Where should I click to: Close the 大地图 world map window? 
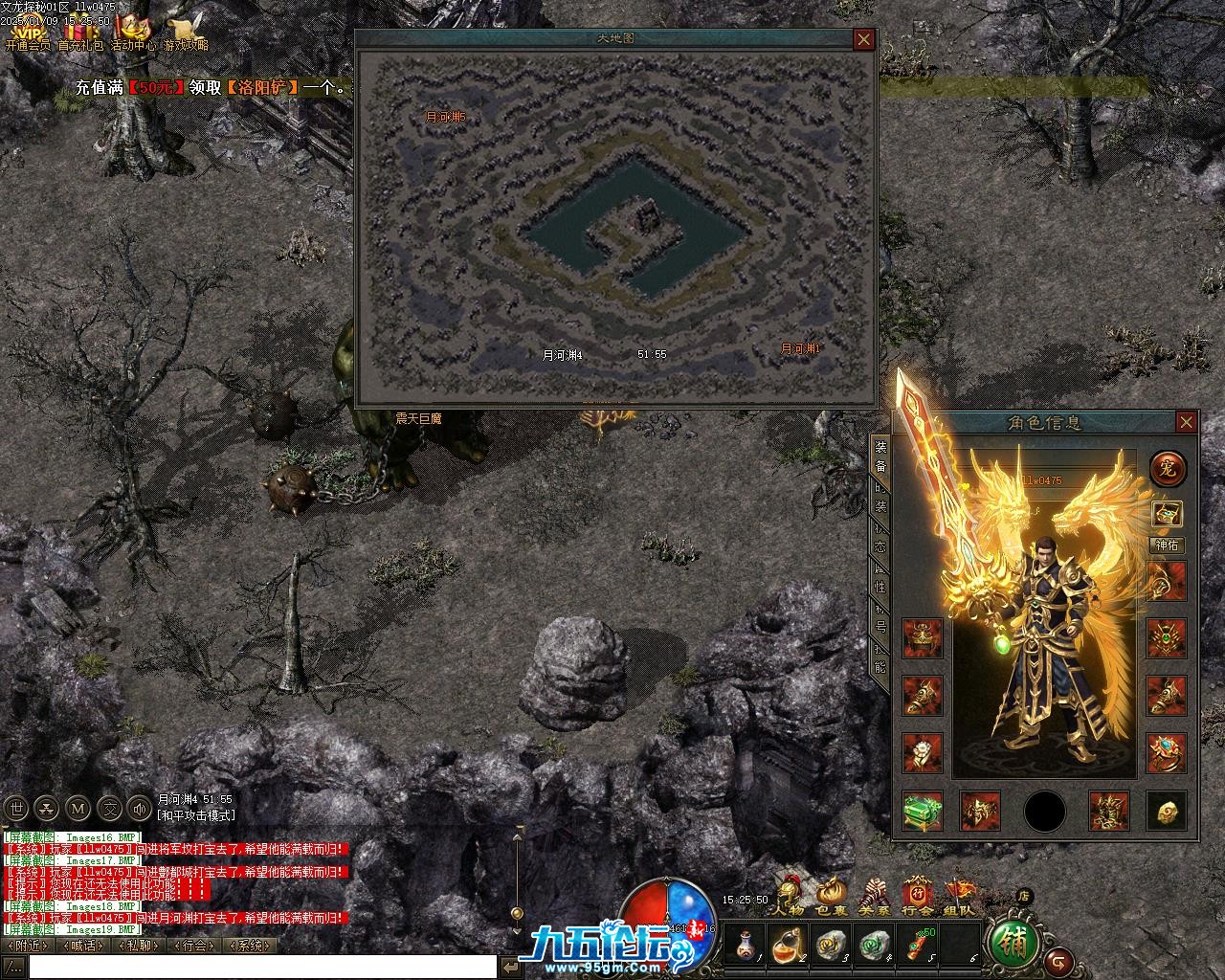(x=863, y=39)
